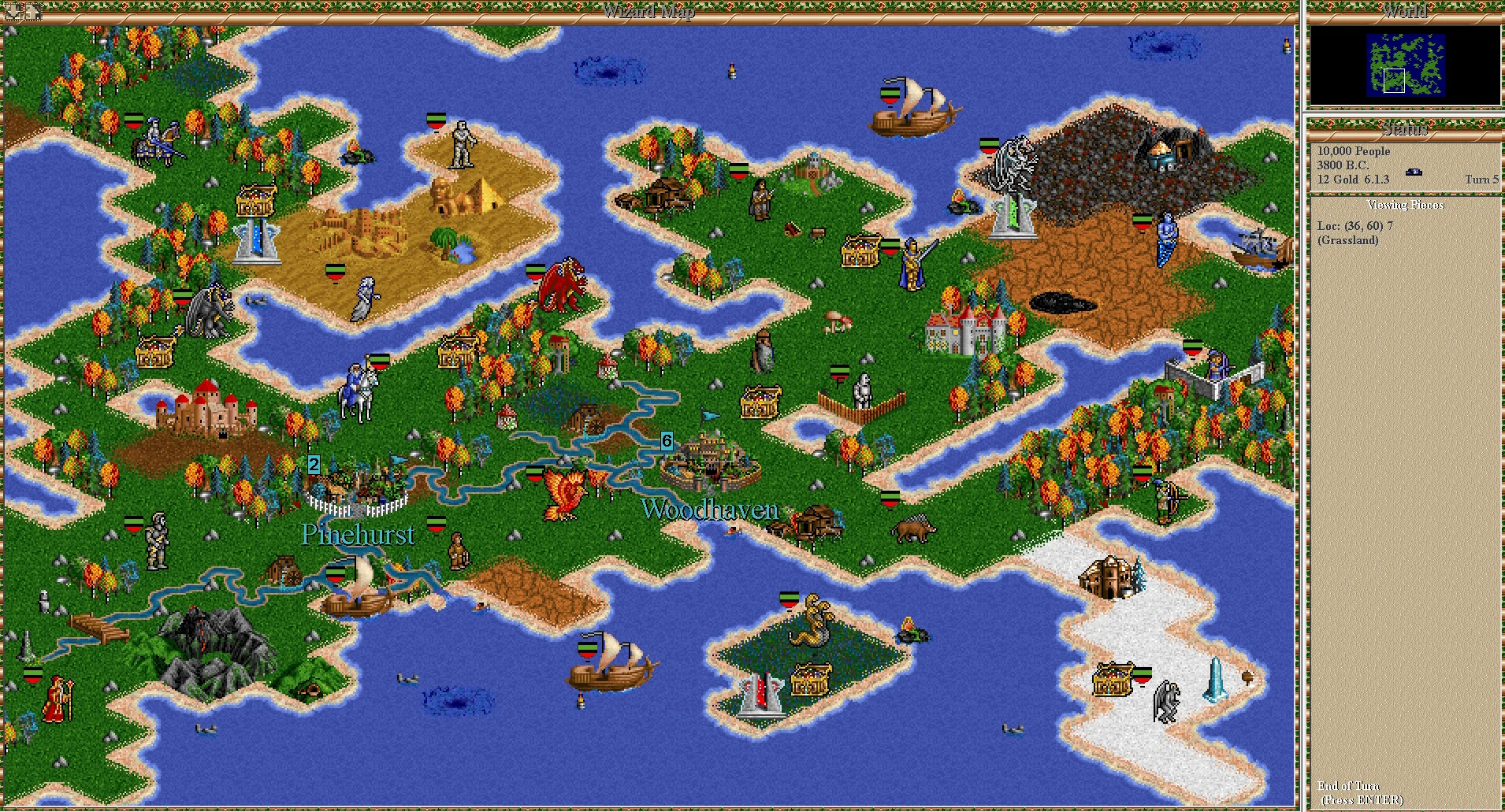The height and width of the screenshot is (812, 1505).
Task: Click the upward-arrow stamp icon top-left
Action: [34, 11]
